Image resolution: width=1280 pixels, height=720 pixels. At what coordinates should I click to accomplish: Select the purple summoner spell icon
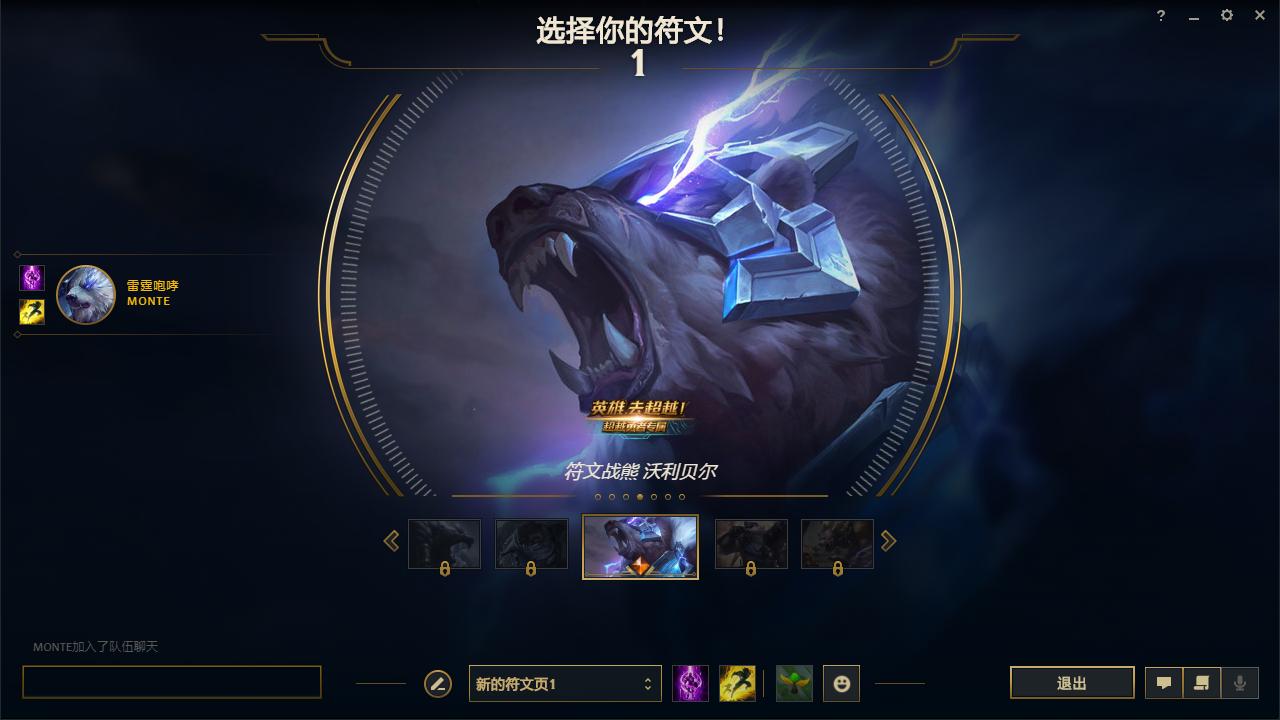(x=690, y=683)
